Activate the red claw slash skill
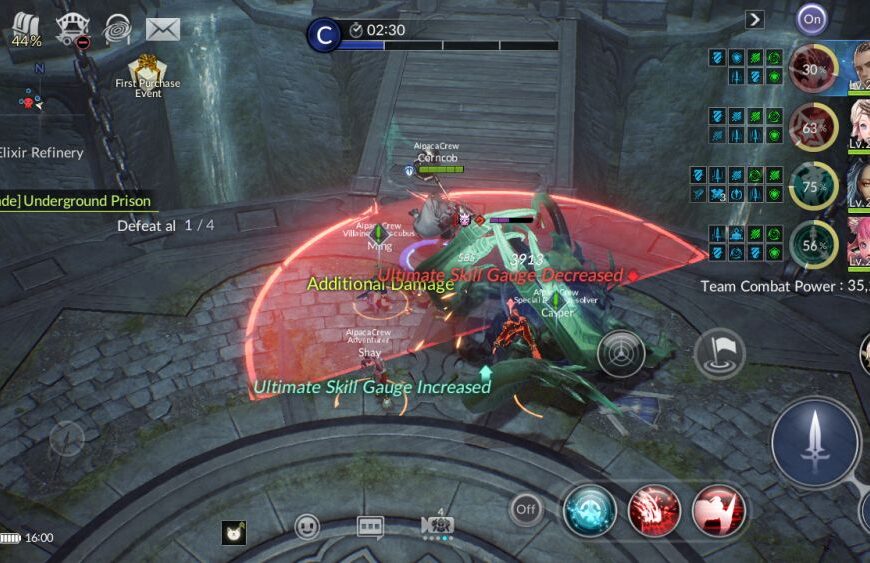This screenshot has width=870, height=563. [654, 510]
